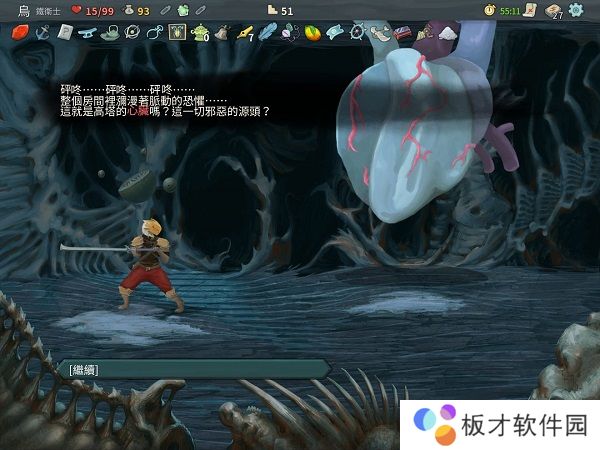Inspect the red book relic
Viewport: 600px width, 450px height.
click(x=402, y=32)
